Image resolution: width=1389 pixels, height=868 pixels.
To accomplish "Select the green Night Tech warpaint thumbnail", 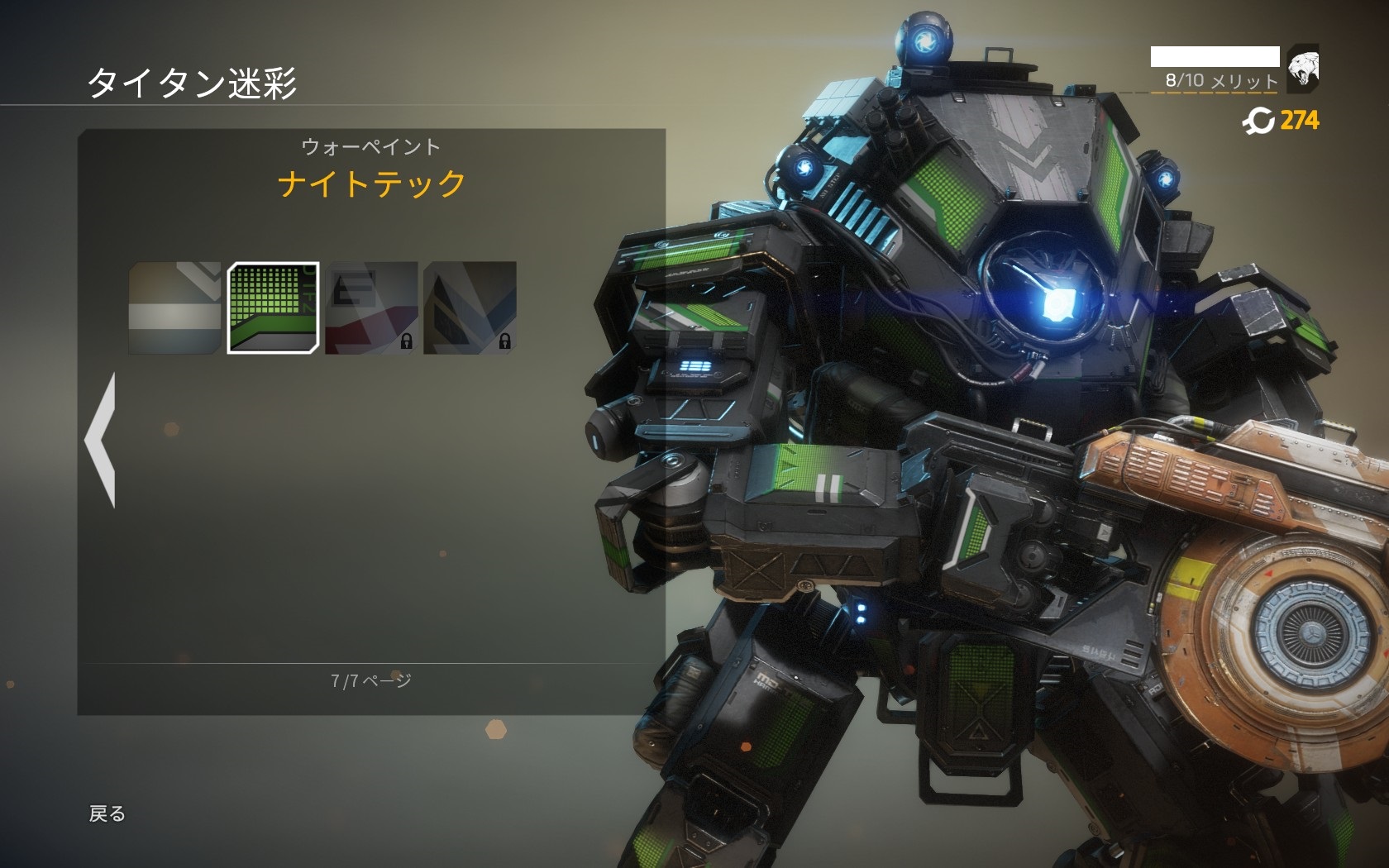I will pyautogui.click(x=273, y=308).
